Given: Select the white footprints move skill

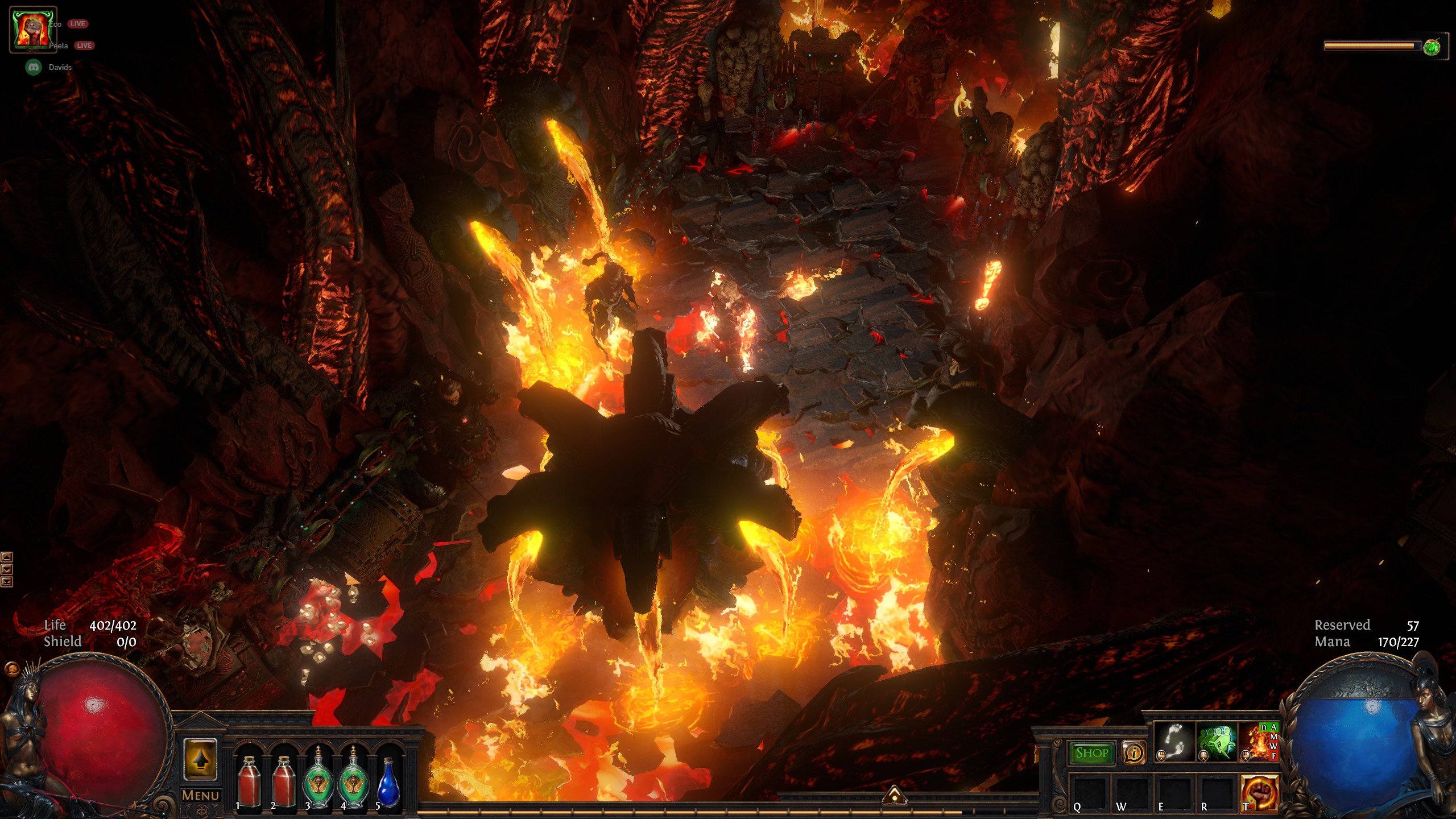Looking at the screenshot, I should [x=1174, y=742].
